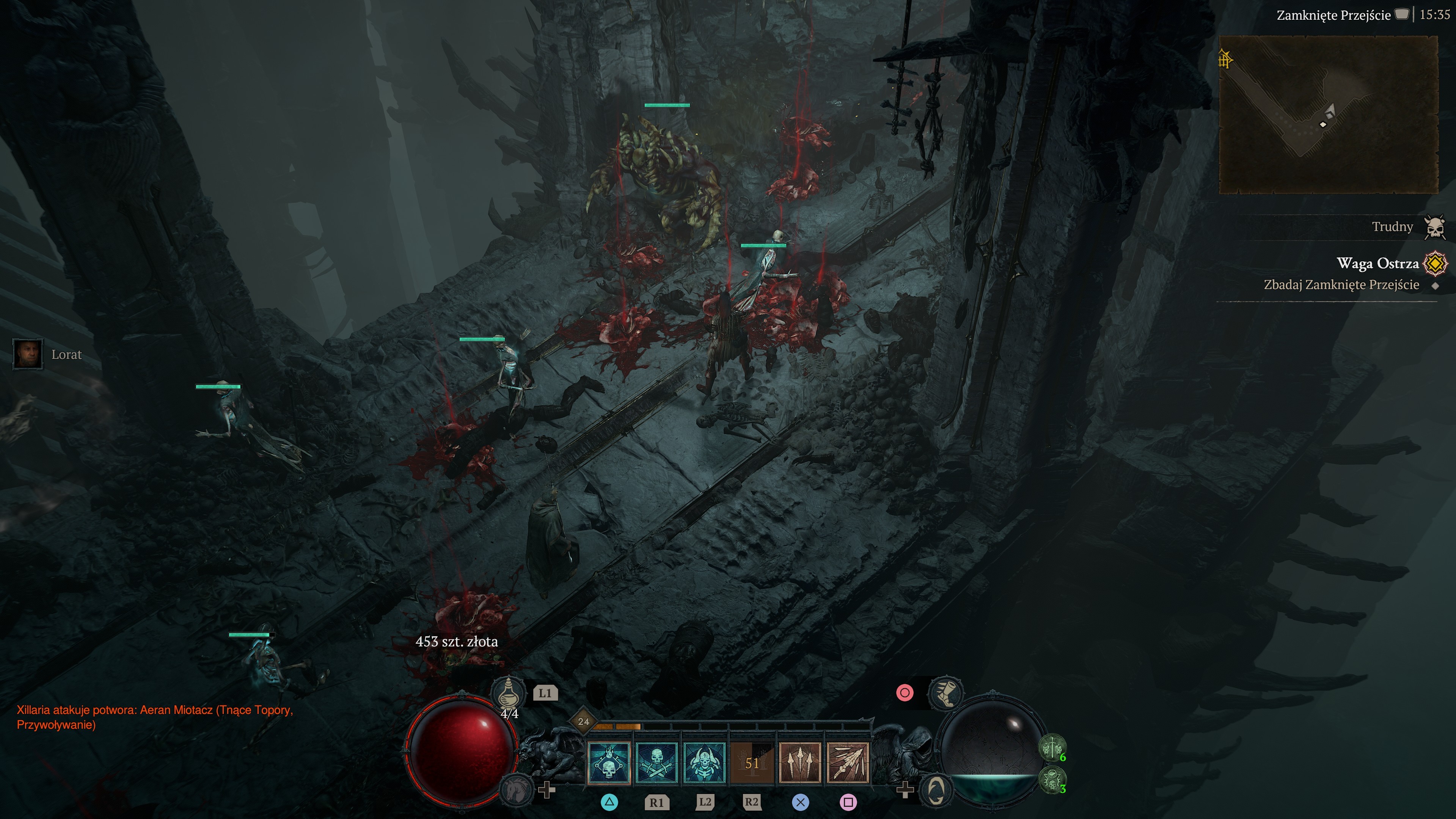The height and width of the screenshot is (819, 1456).
Task: Activate the bone spear skill
Action: tap(847, 763)
